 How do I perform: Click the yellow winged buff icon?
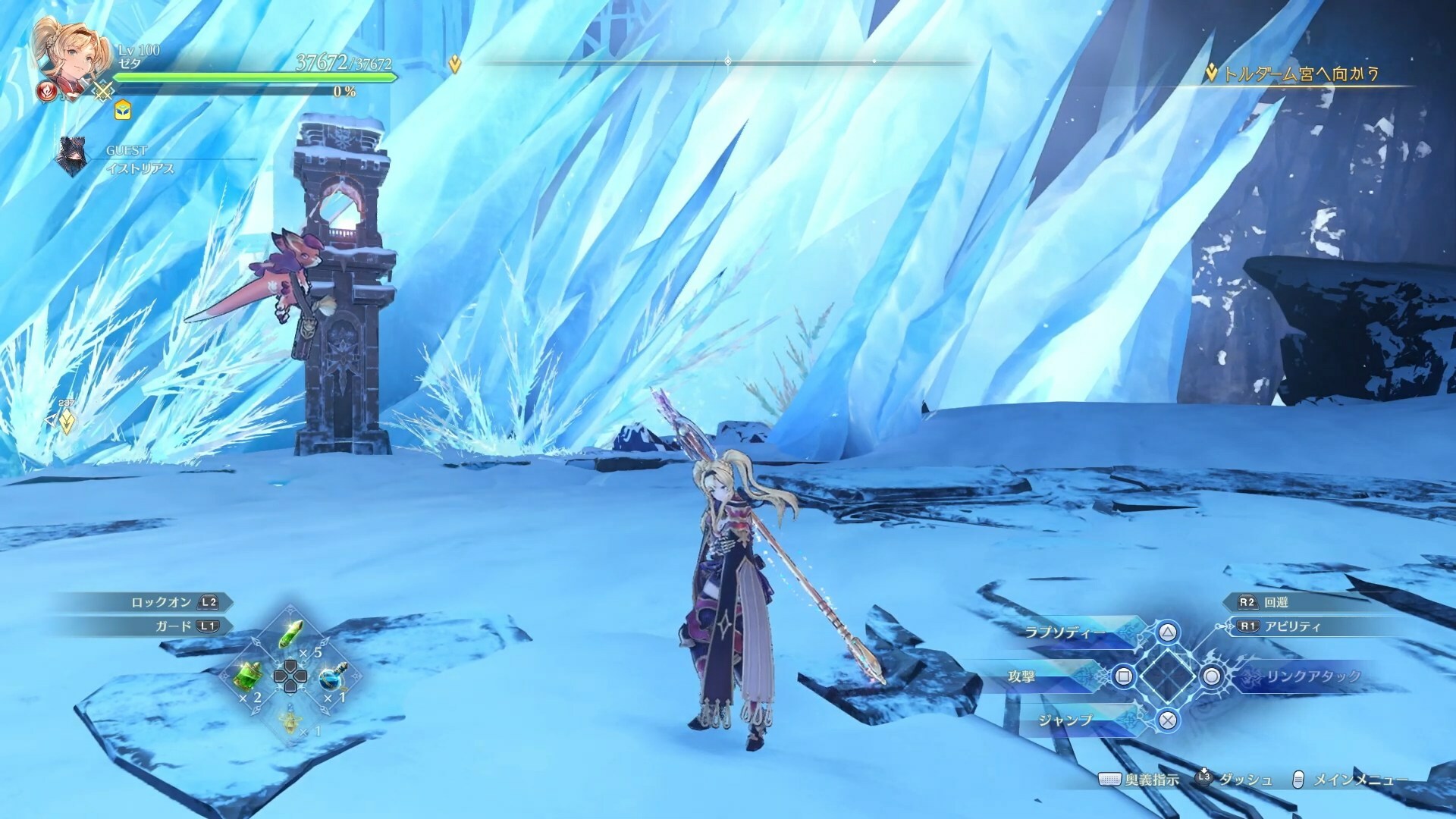click(x=122, y=111)
